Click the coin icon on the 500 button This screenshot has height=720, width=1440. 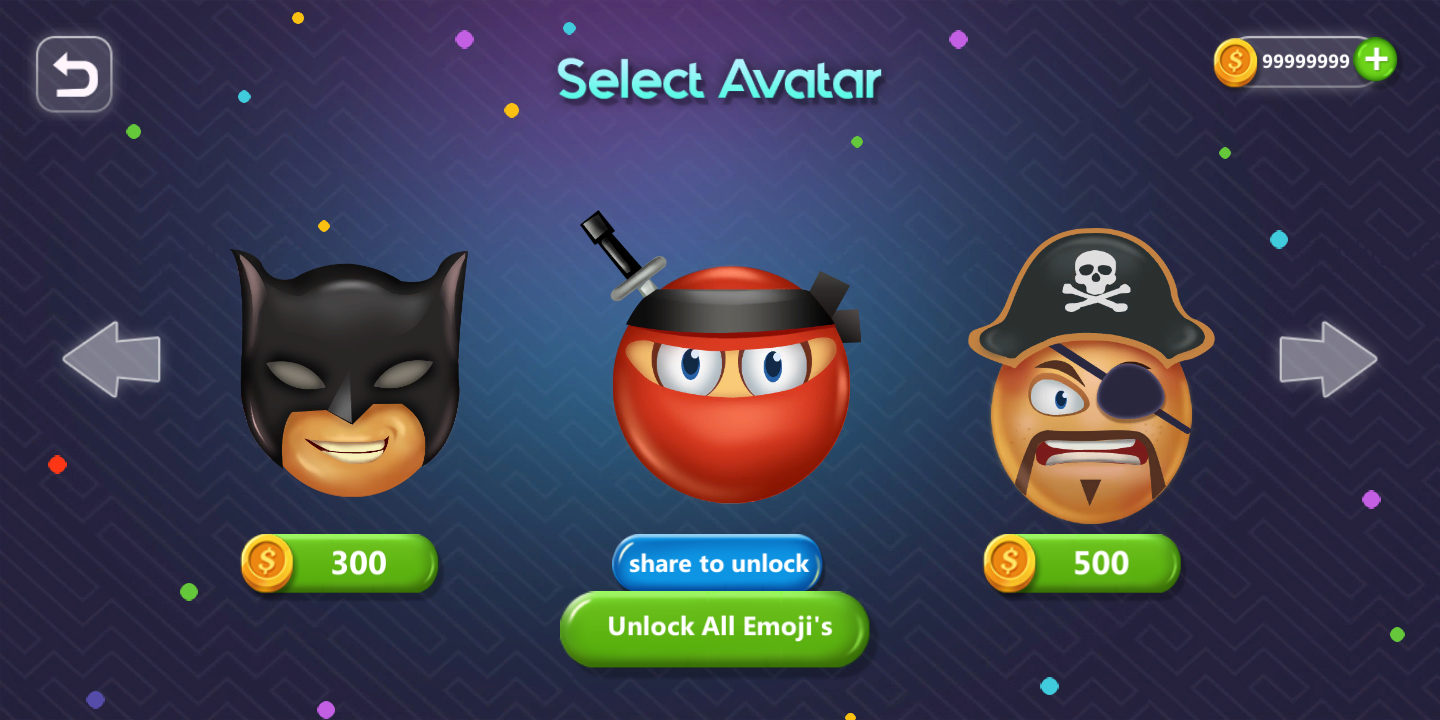(1009, 562)
